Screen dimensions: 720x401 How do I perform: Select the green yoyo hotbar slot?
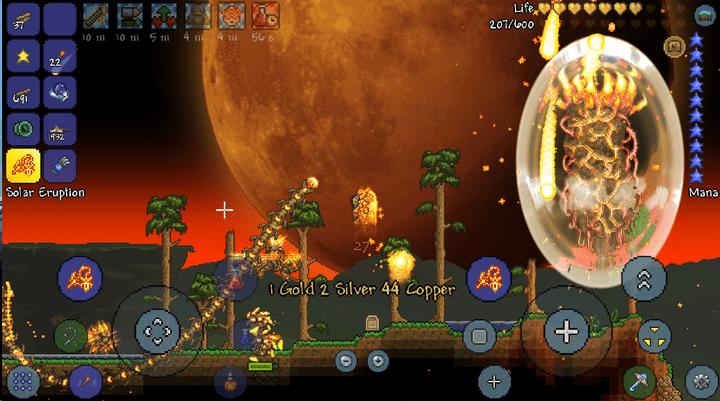click(23, 129)
